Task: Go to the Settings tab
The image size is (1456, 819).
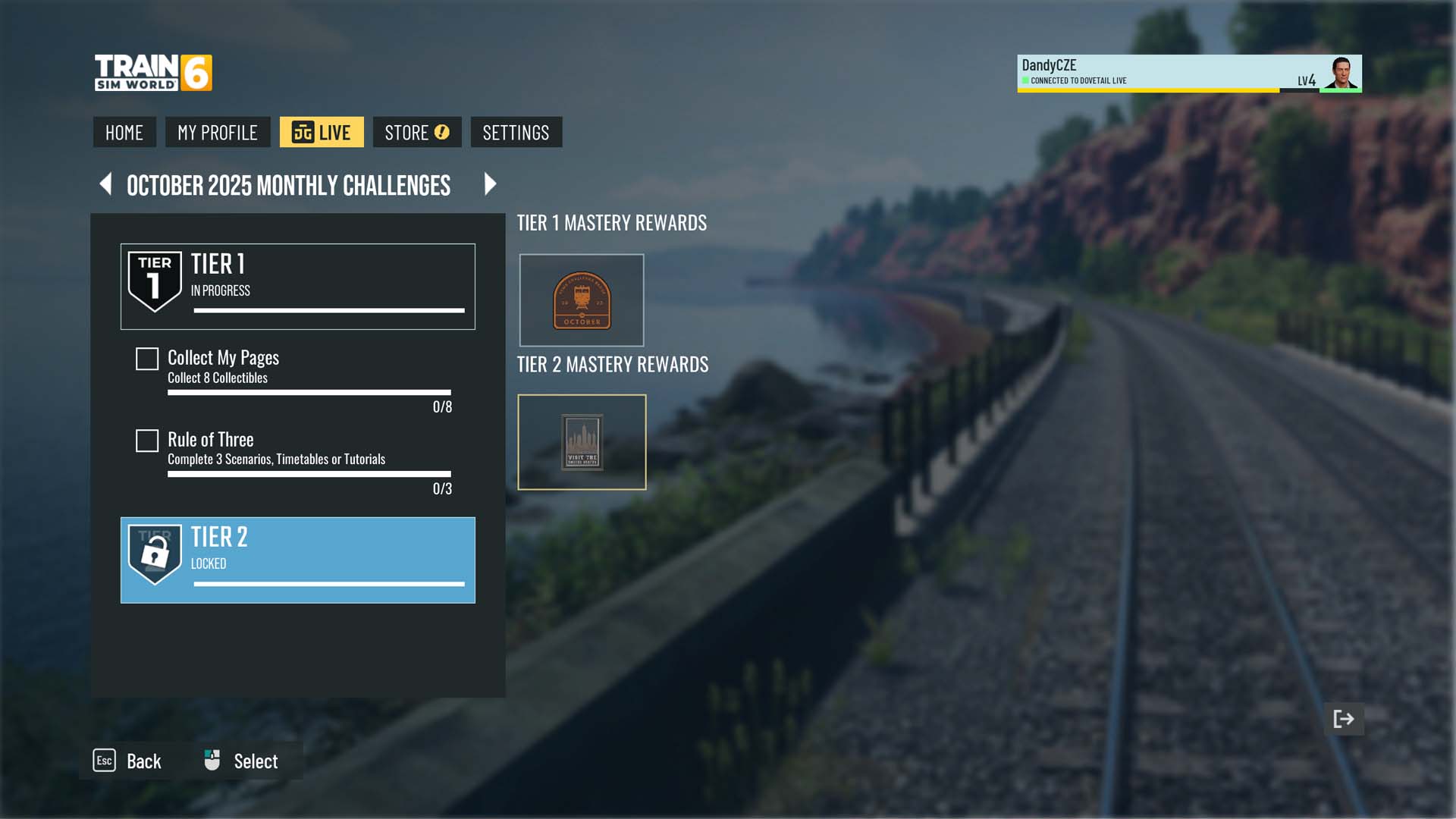Action: 516,133
